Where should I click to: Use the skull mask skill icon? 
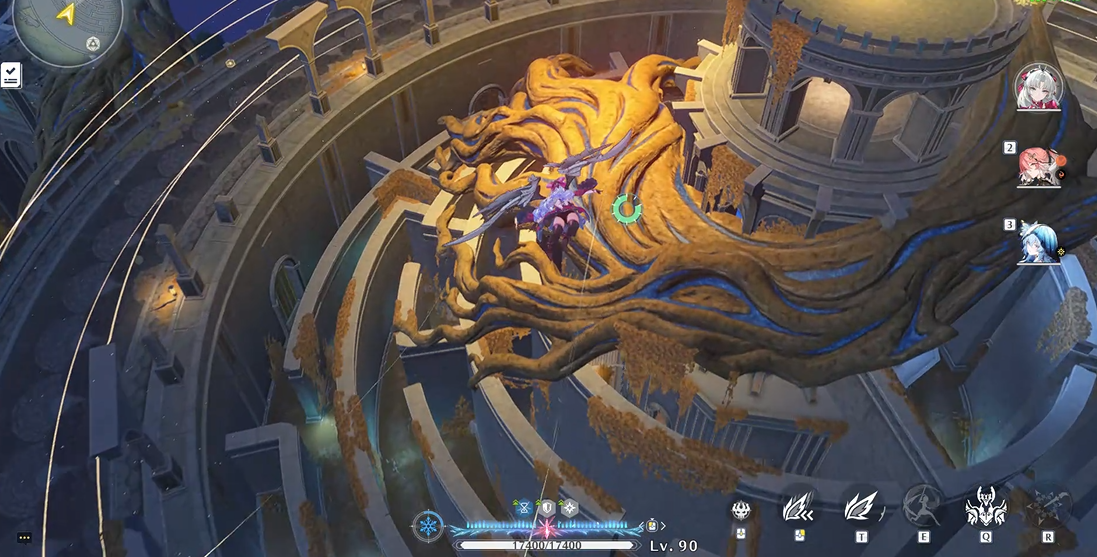[x=742, y=510]
